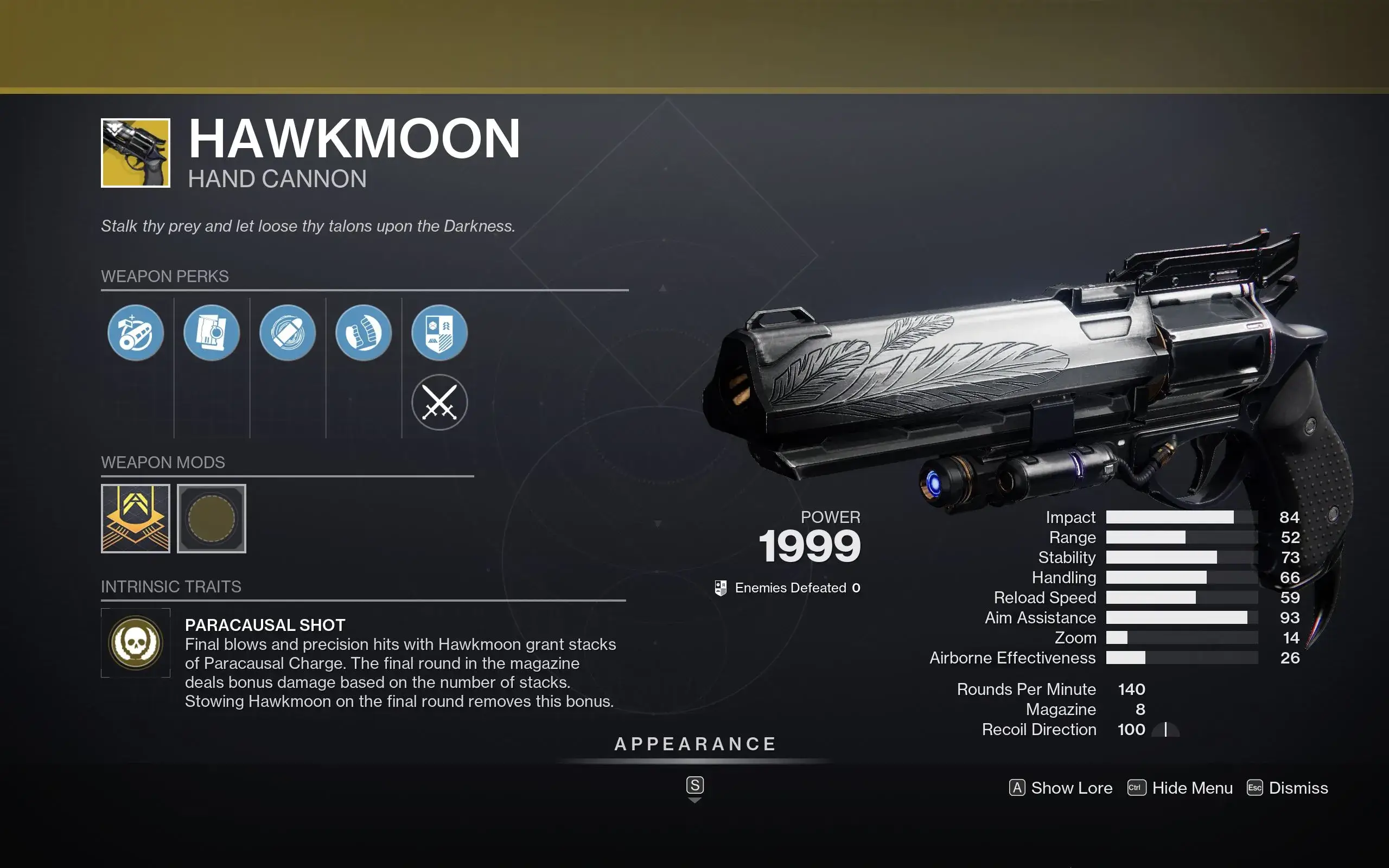Open the Paracausal round perk icon
1389x868 pixels.
pyautogui.click(x=288, y=333)
